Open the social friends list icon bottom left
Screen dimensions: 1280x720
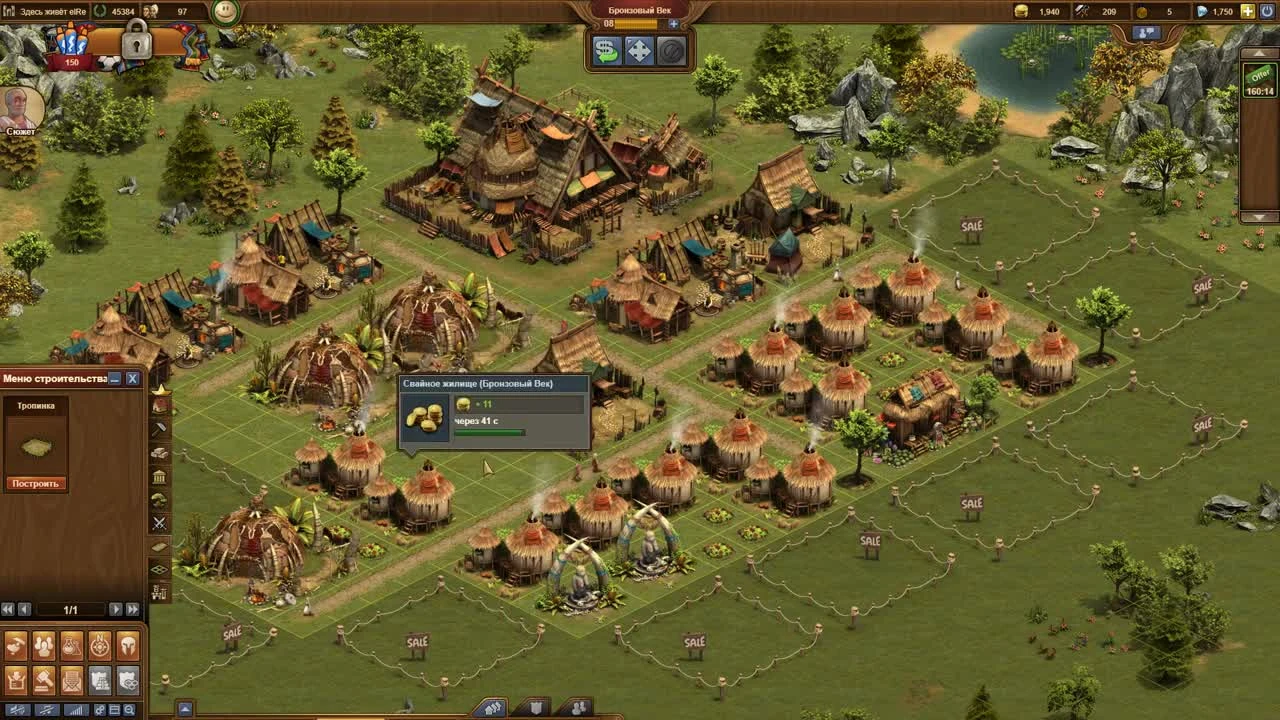[43, 645]
